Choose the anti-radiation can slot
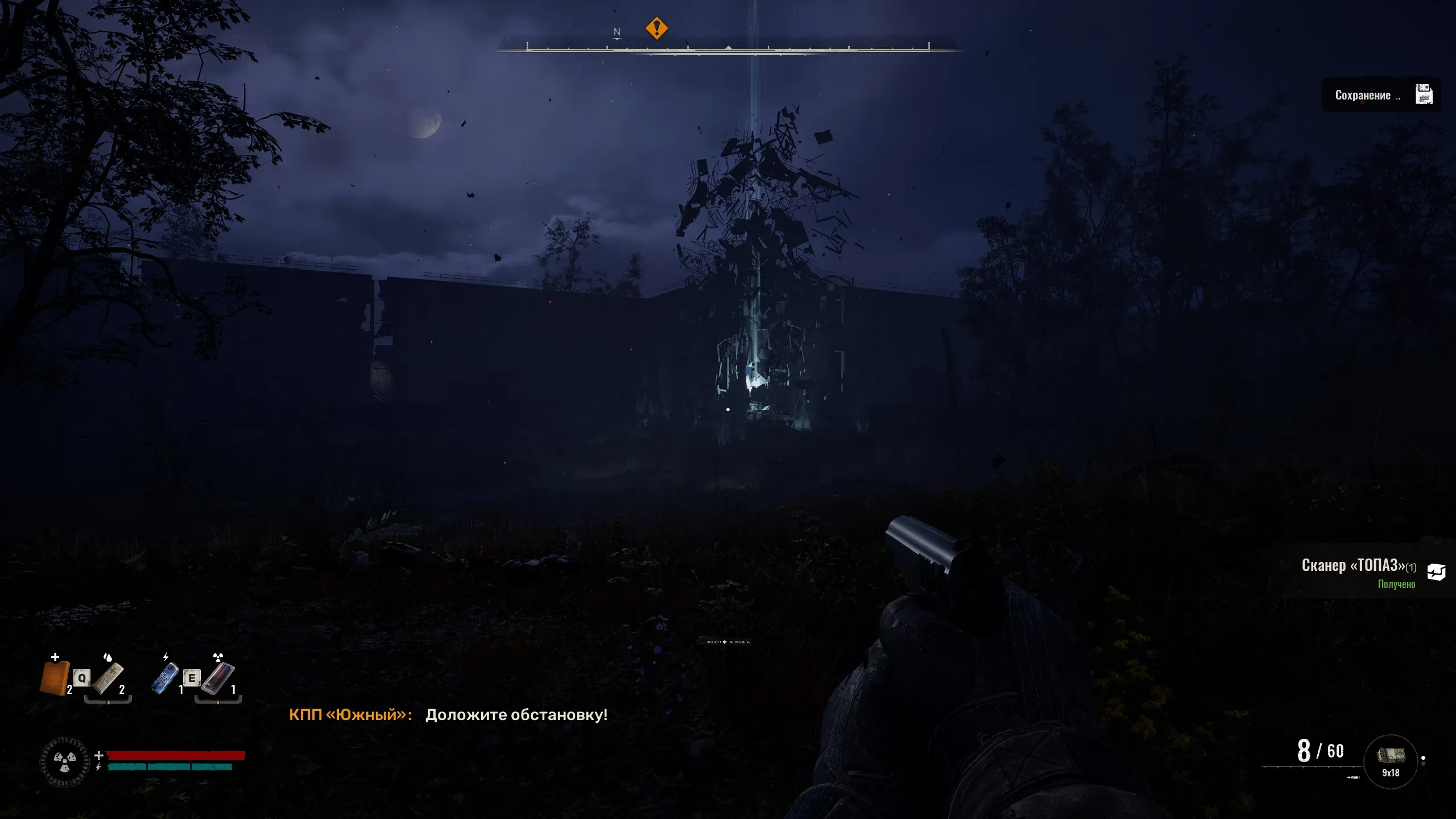Image resolution: width=1456 pixels, height=819 pixels. coord(218,678)
